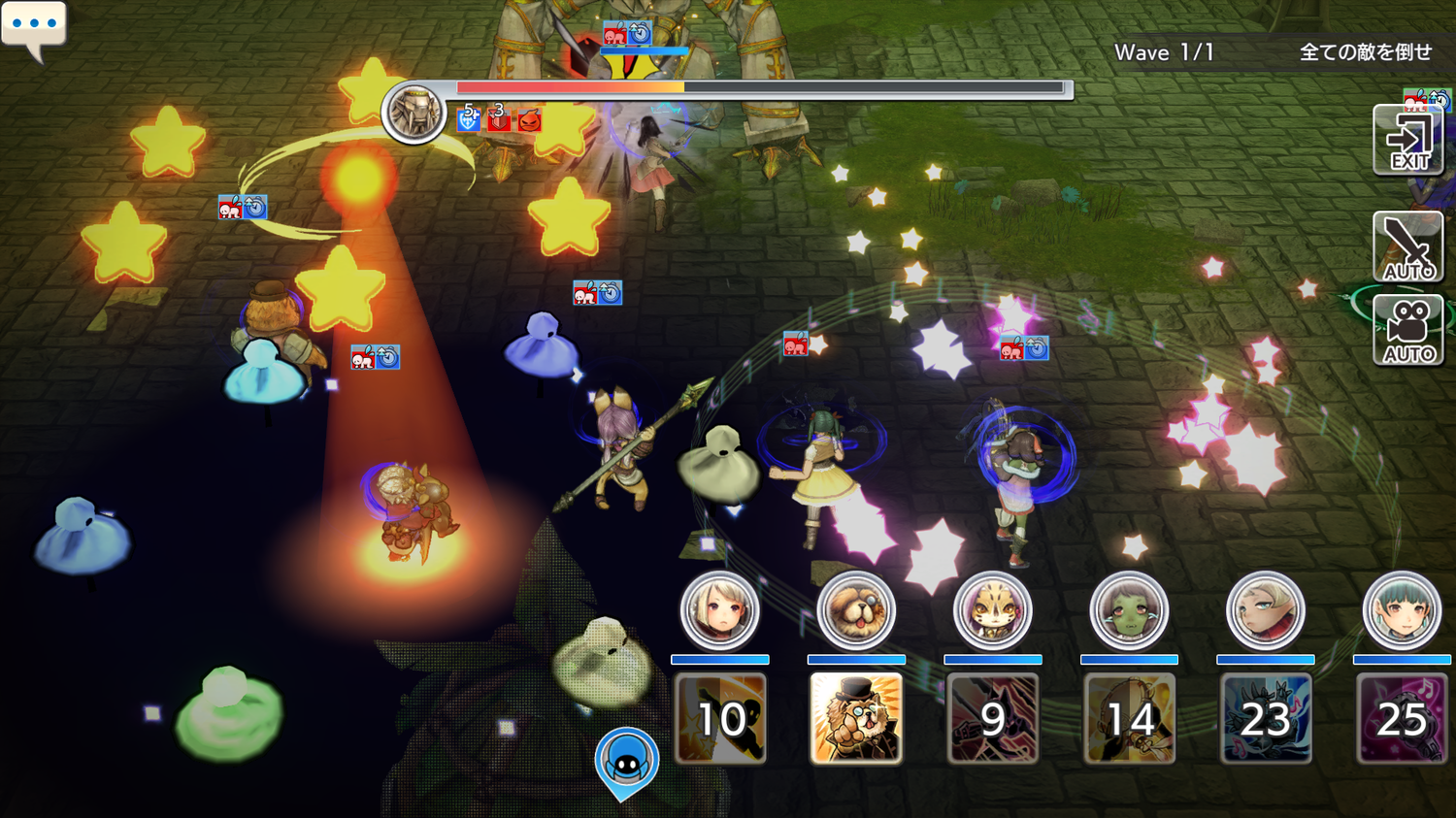1456x818 pixels.
Task: Tap the skill showing cooldown 14
Action: pos(1129,719)
